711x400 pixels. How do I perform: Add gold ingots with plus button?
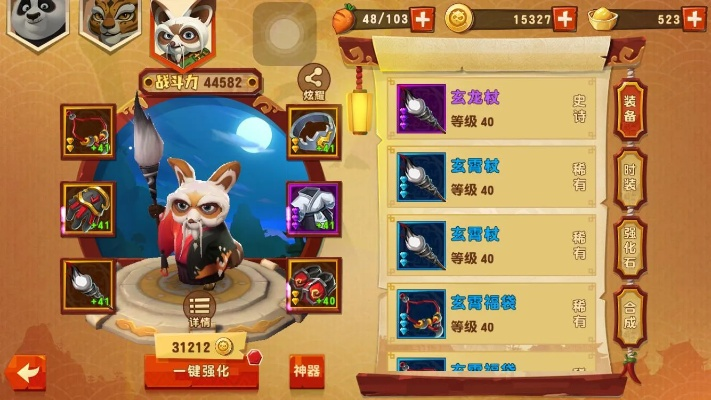[x=695, y=18]
